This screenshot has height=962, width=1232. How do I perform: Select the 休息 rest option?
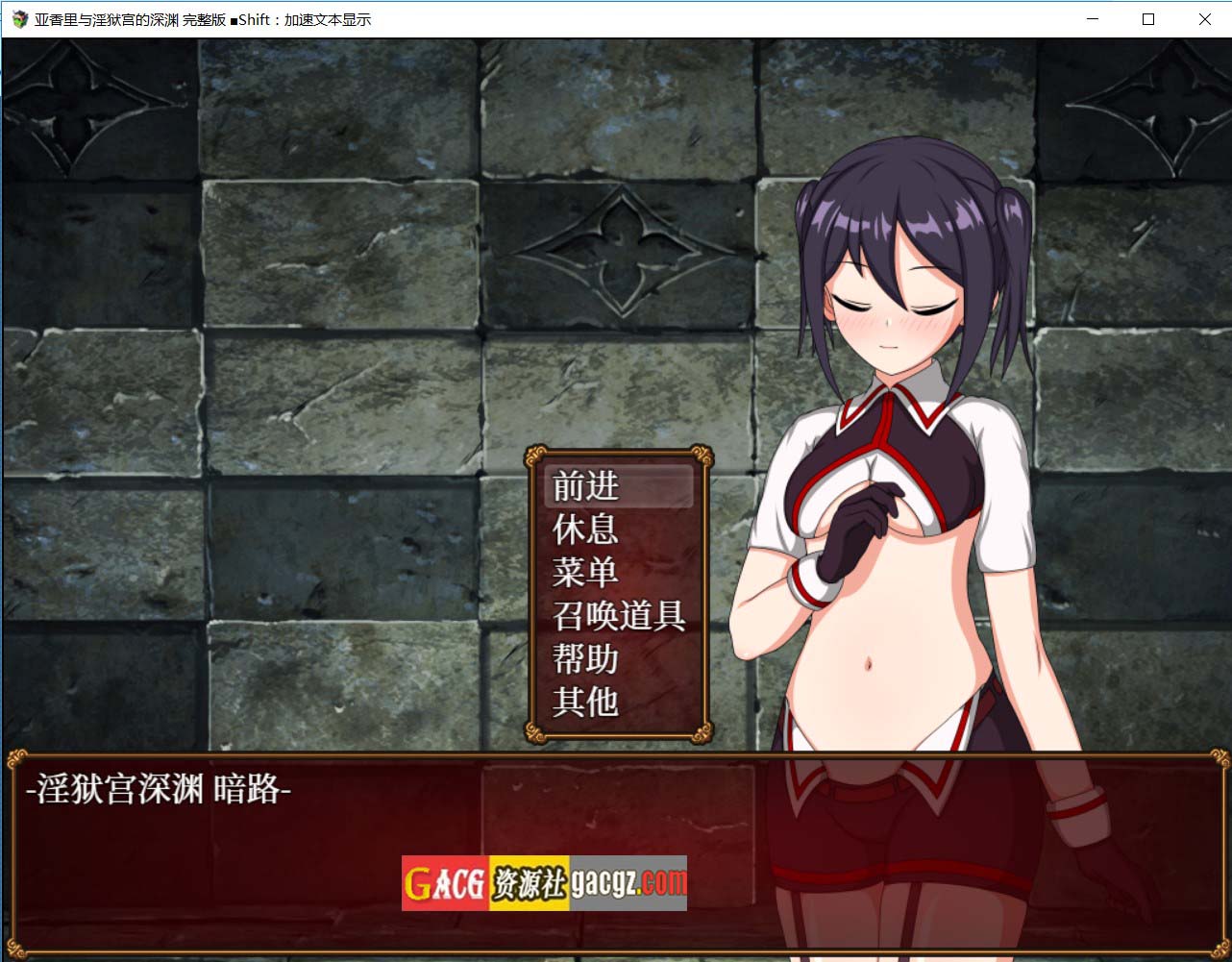click(618, 530)
